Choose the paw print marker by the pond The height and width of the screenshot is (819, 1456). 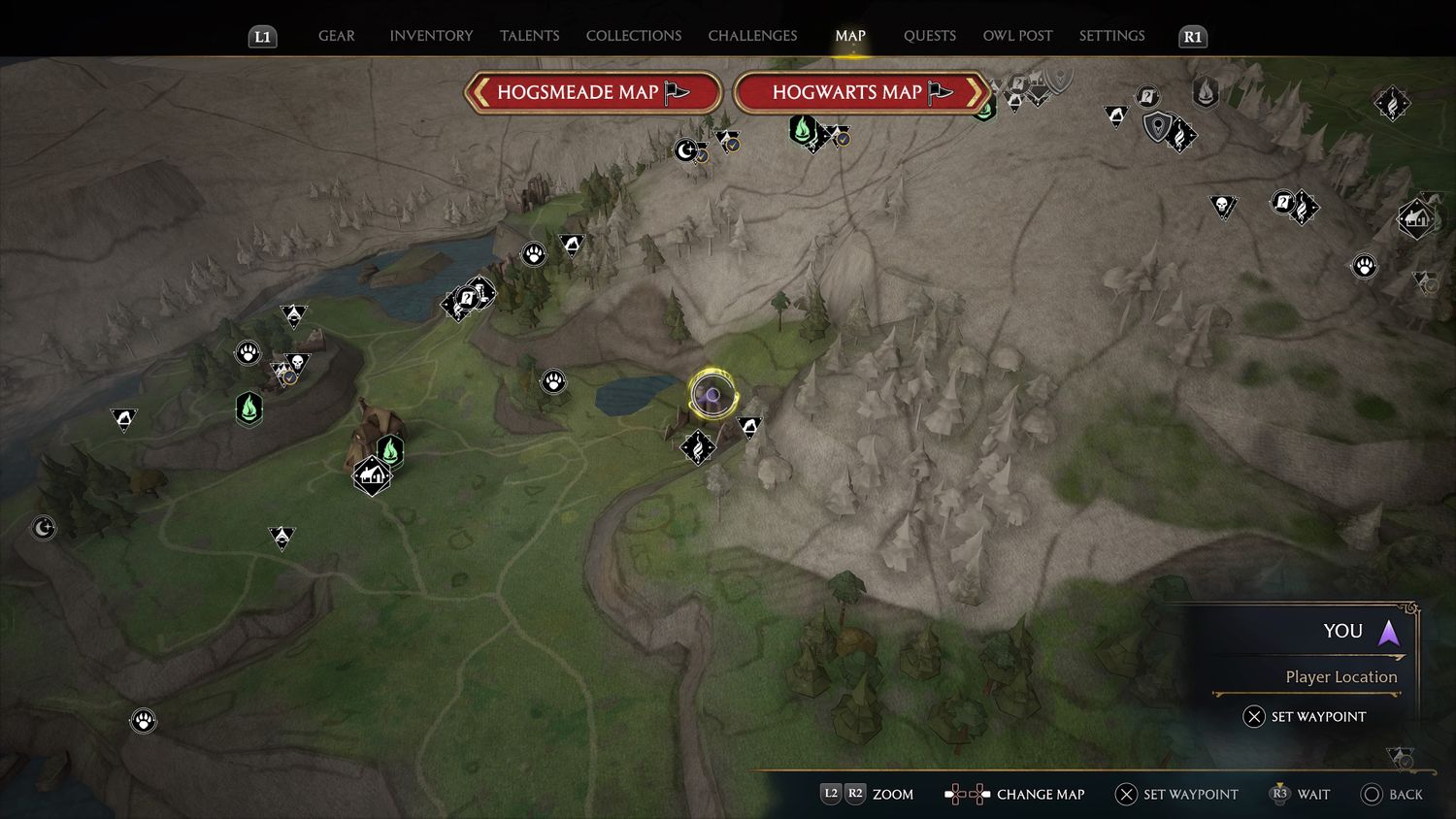click(x=553, y=381)
